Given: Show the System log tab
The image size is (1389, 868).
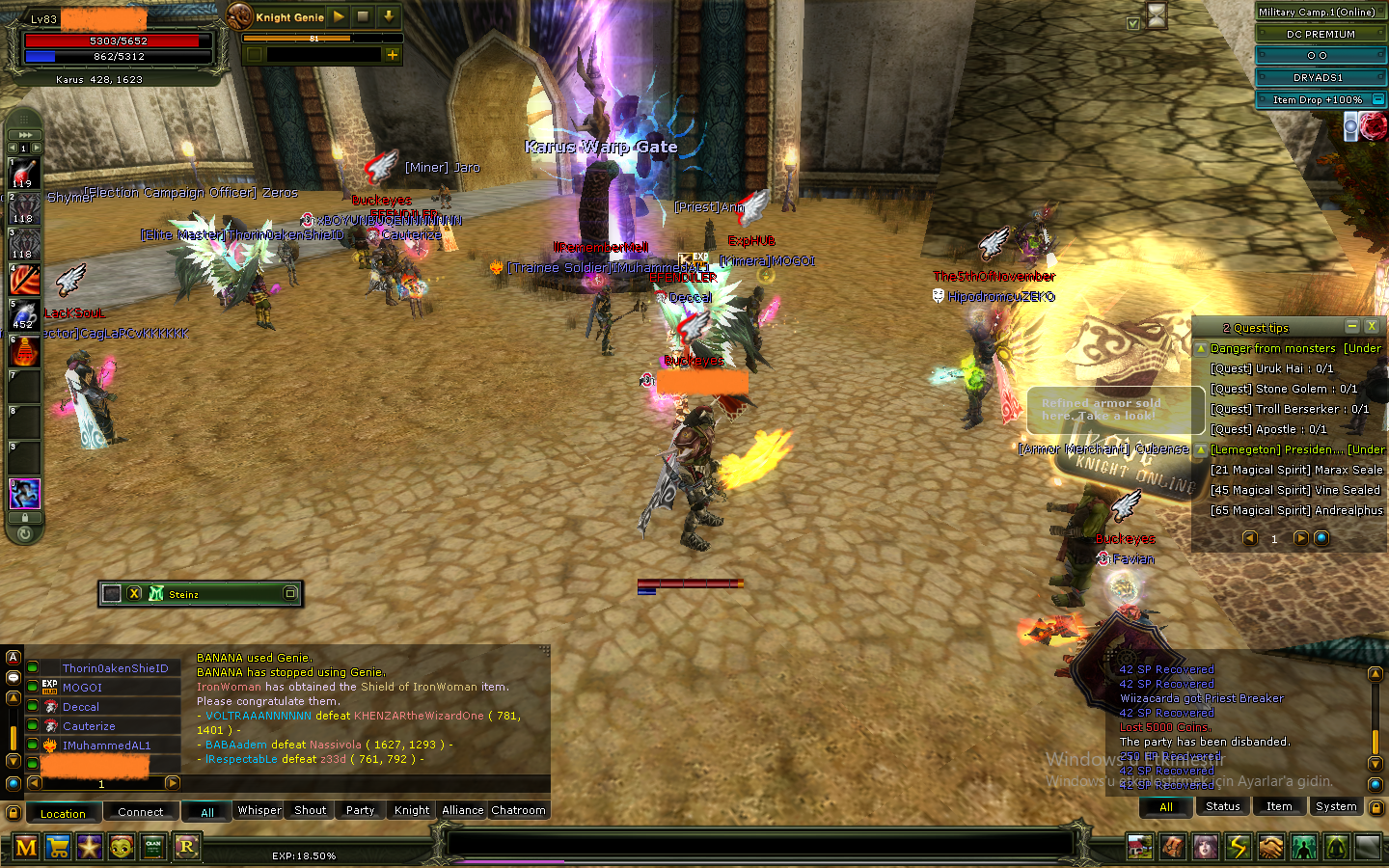Looking at the screenshot, I should [x=1336, y=806].
